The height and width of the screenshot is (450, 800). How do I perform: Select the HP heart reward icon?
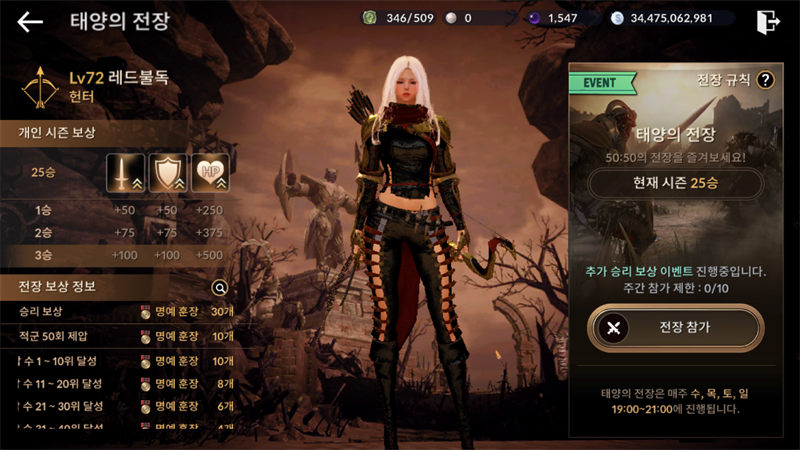tap(211, 173)
